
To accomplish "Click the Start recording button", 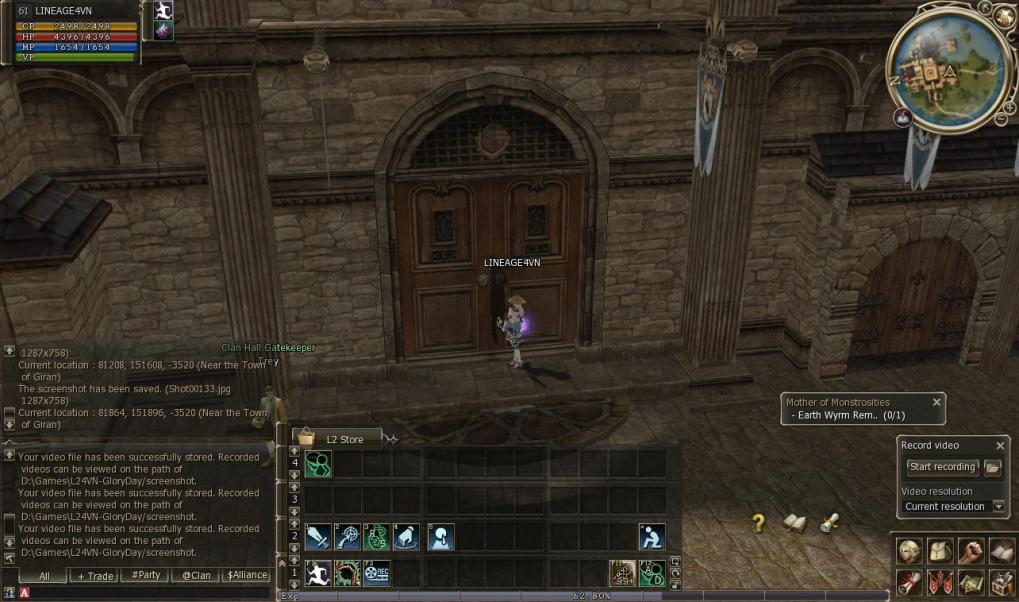I will pyautogui.click(x=940, y=467).
